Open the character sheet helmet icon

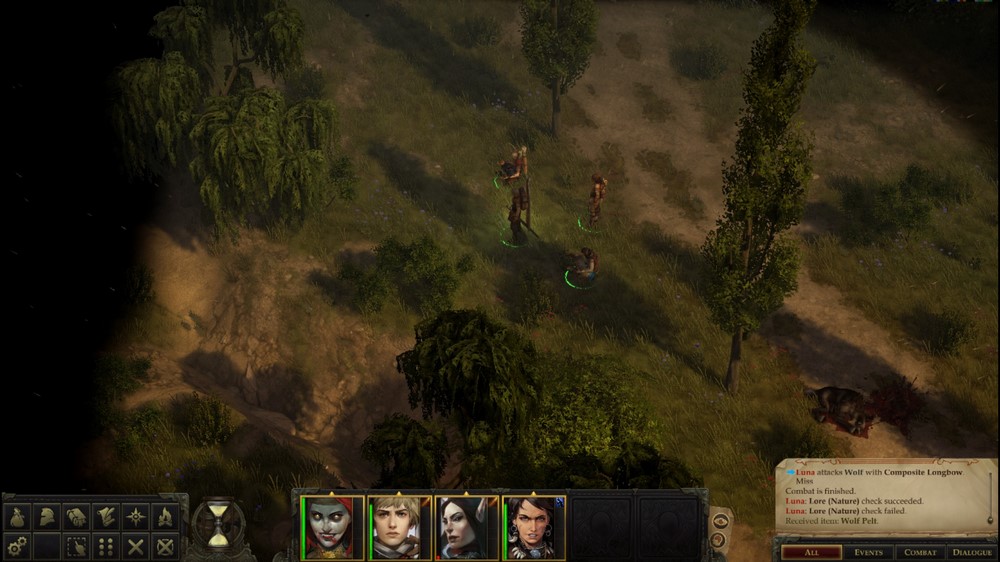point(46,517)
